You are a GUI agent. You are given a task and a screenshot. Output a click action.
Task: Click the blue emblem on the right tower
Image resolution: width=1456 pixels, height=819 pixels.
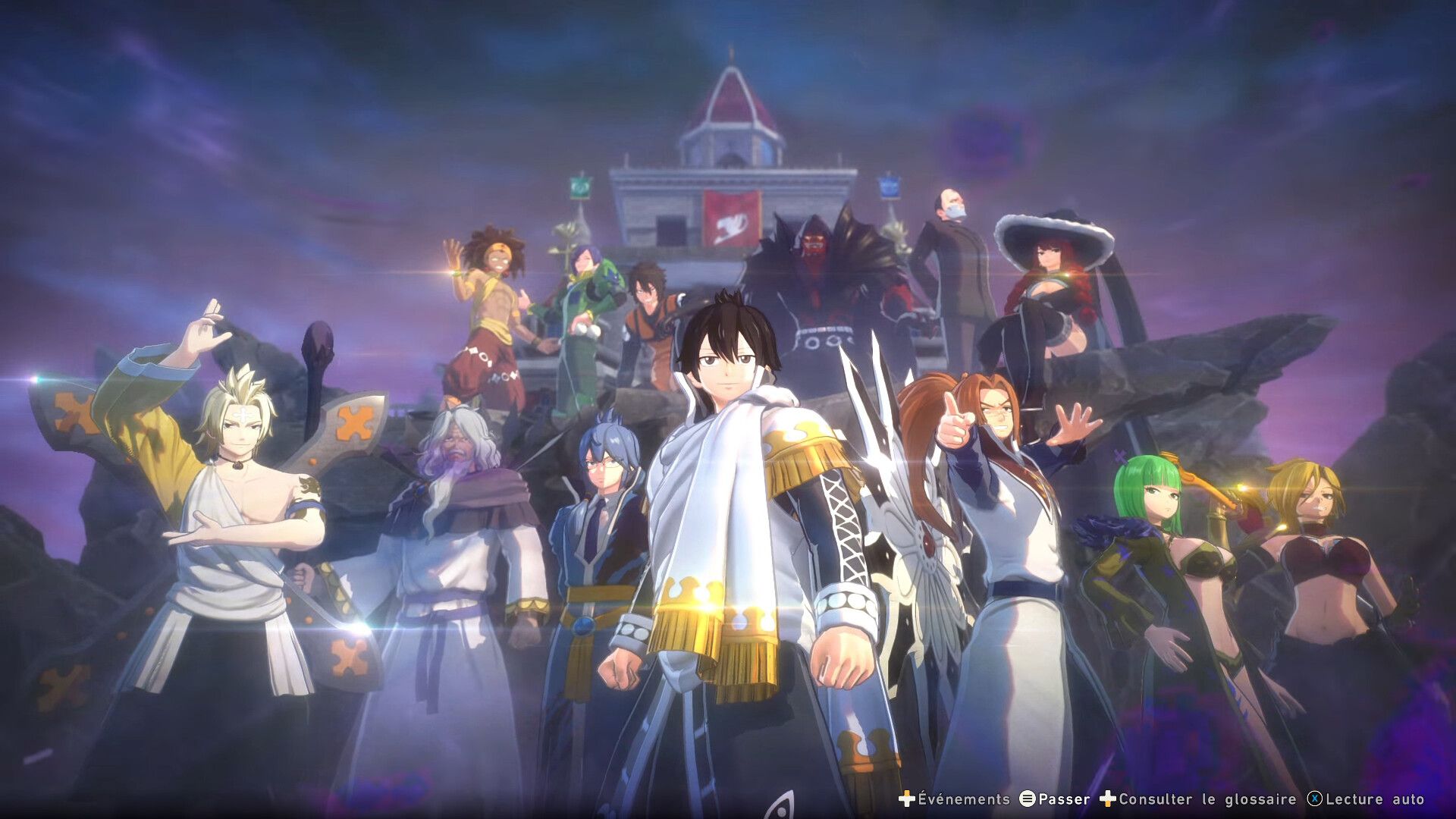pos(889,186)
